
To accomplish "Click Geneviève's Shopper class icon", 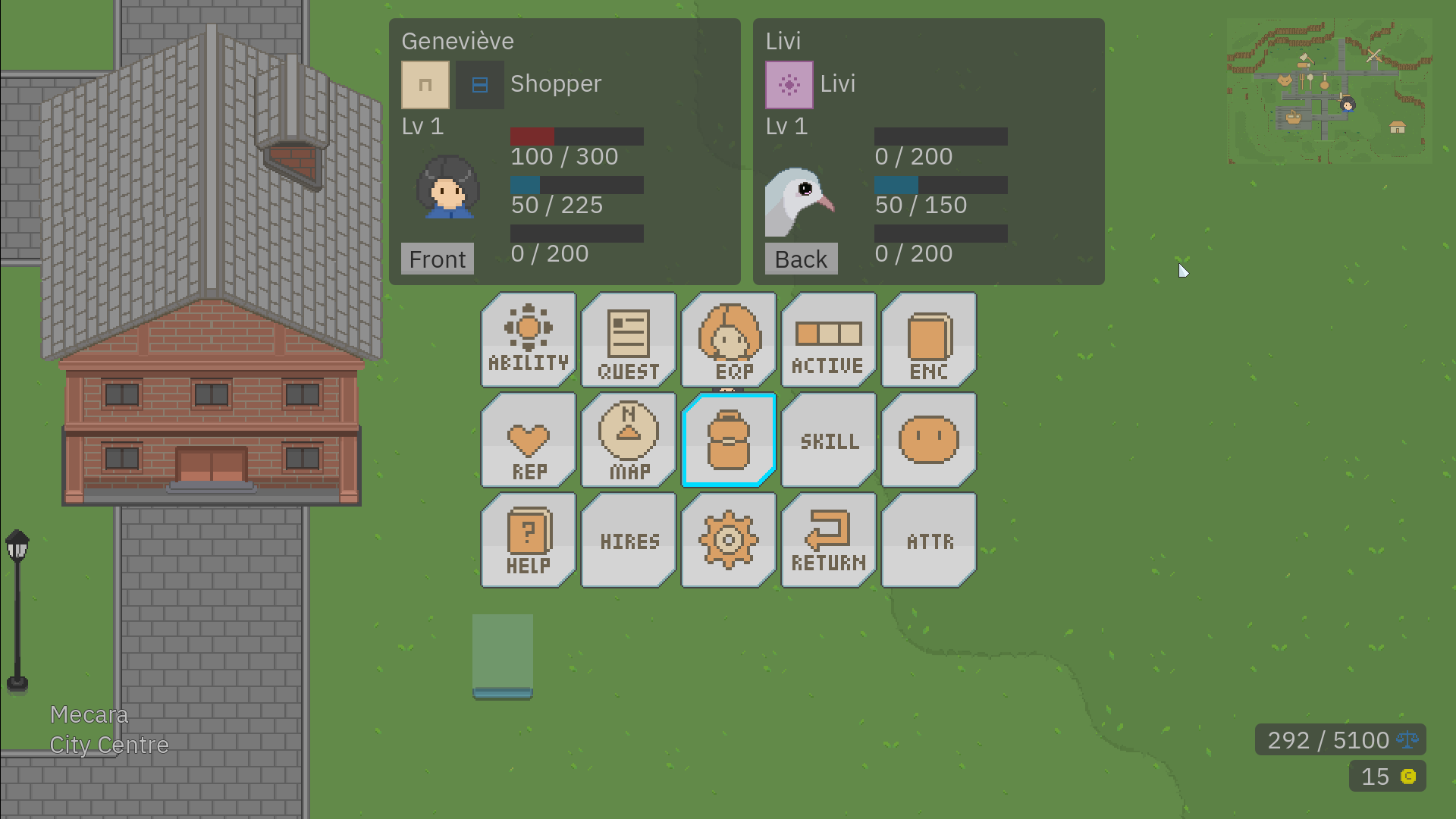I will 425,84.
